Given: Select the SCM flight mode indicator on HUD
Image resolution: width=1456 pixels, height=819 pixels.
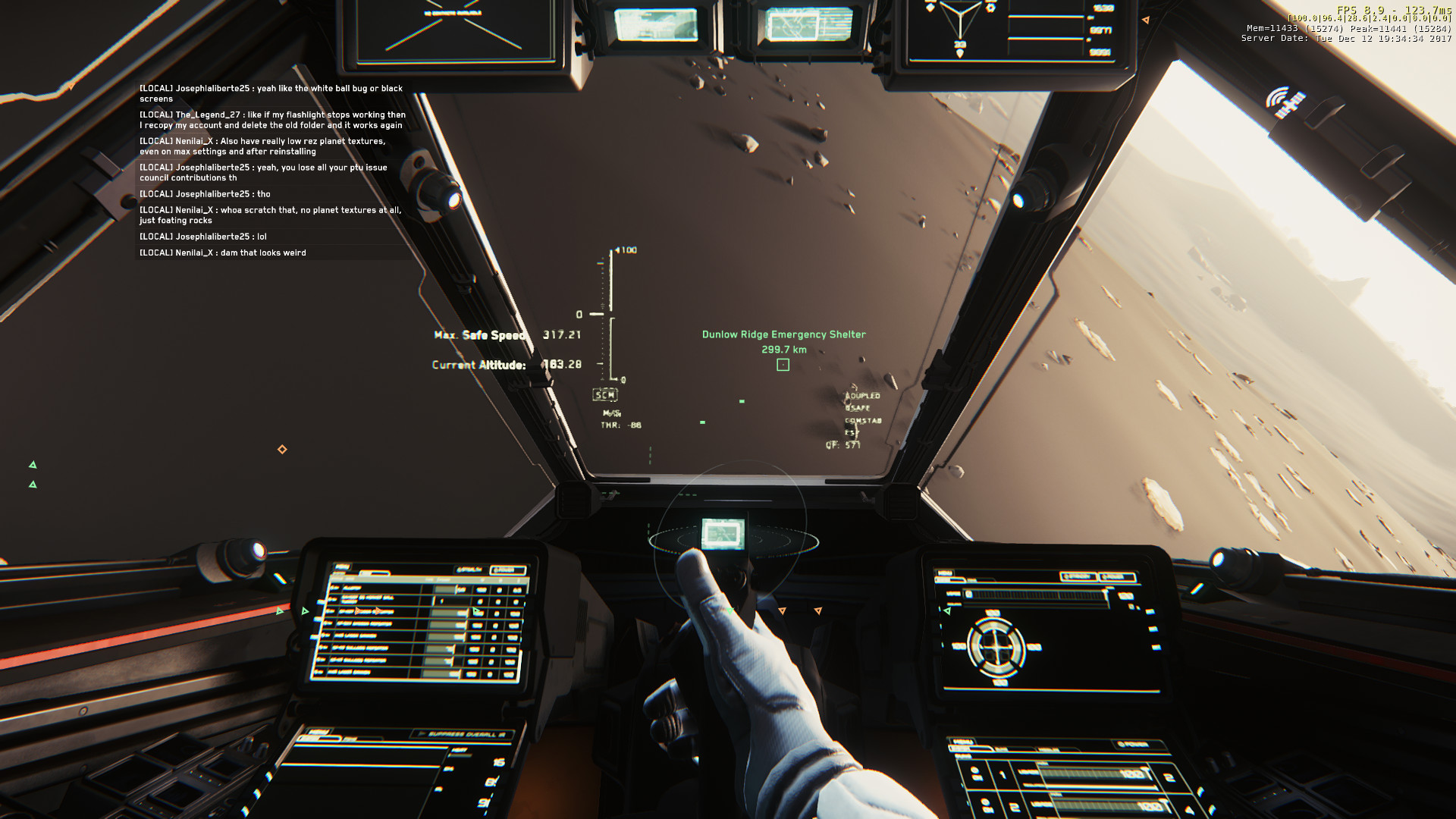Looking at the screenshot, I should (x=604, y=394).
